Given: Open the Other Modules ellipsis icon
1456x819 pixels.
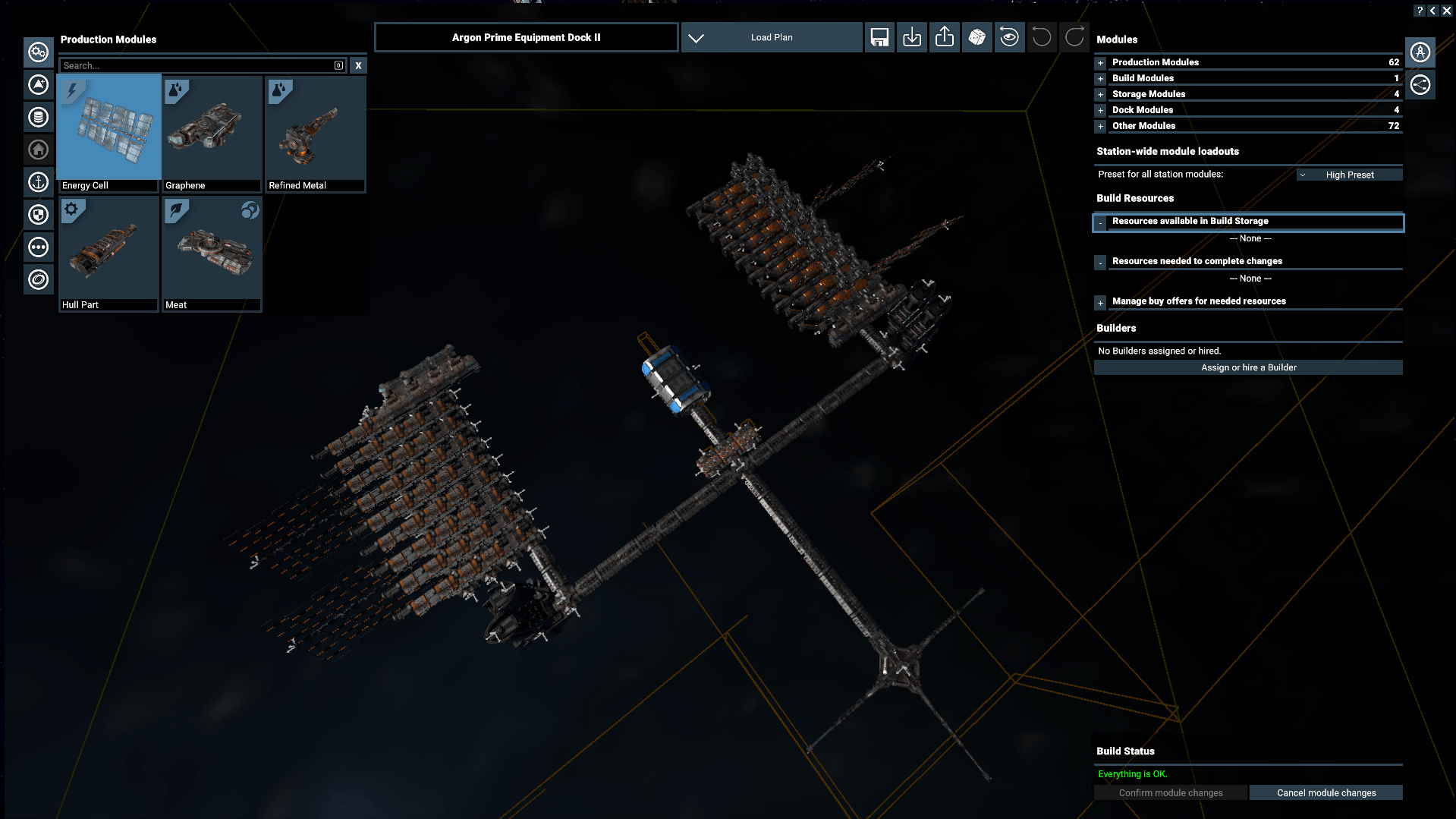Looking at the screenshot, I should (x=38, y=247).
